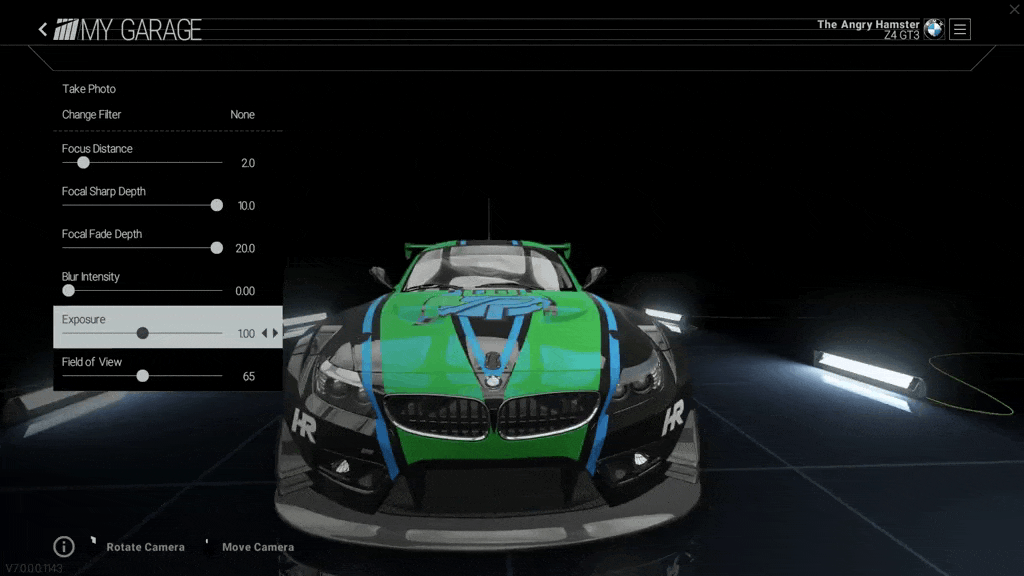Click the Focal Fade Depth slider handle
Viewport: 1024px width, 576px height.
tap(216, 248)
